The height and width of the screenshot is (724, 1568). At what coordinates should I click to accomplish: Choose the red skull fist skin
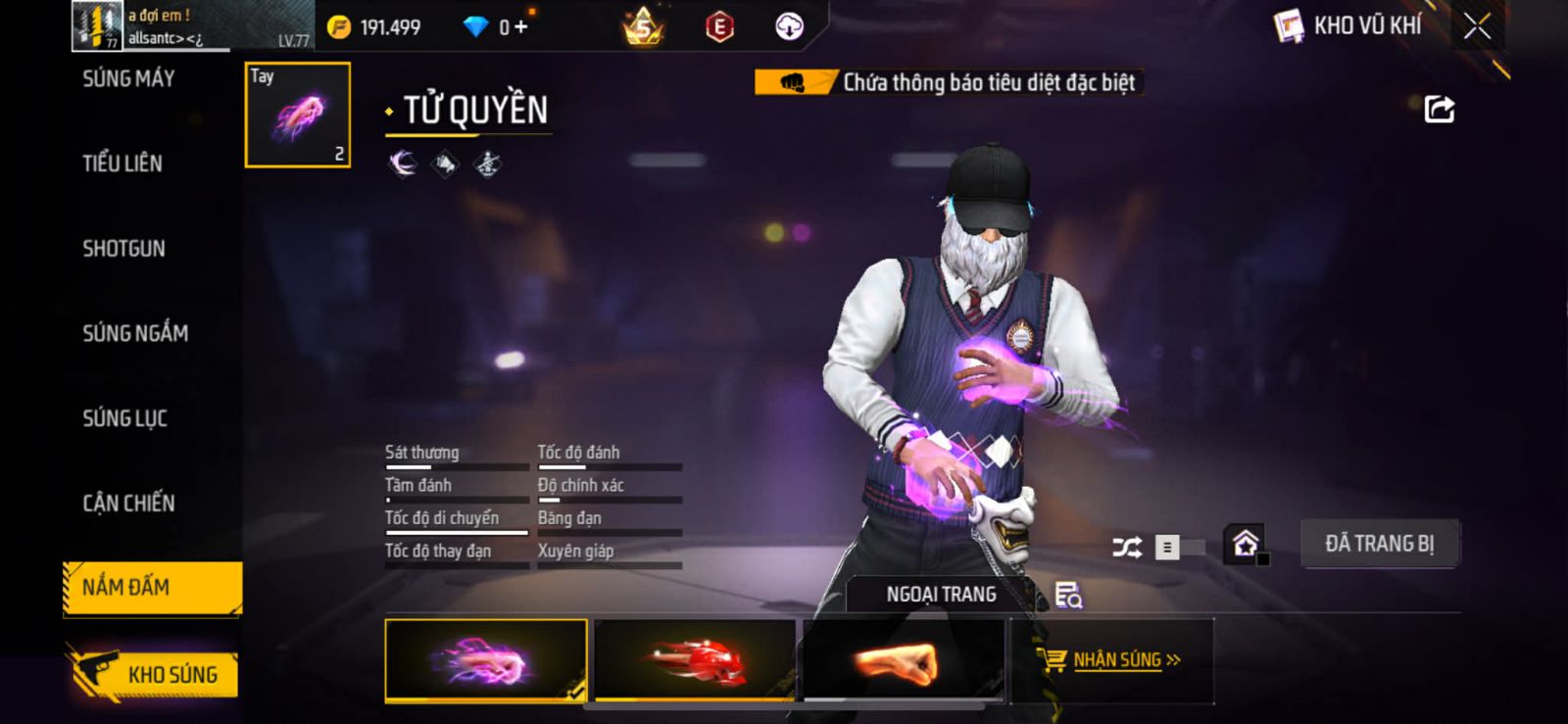click(x=695, y=660)
